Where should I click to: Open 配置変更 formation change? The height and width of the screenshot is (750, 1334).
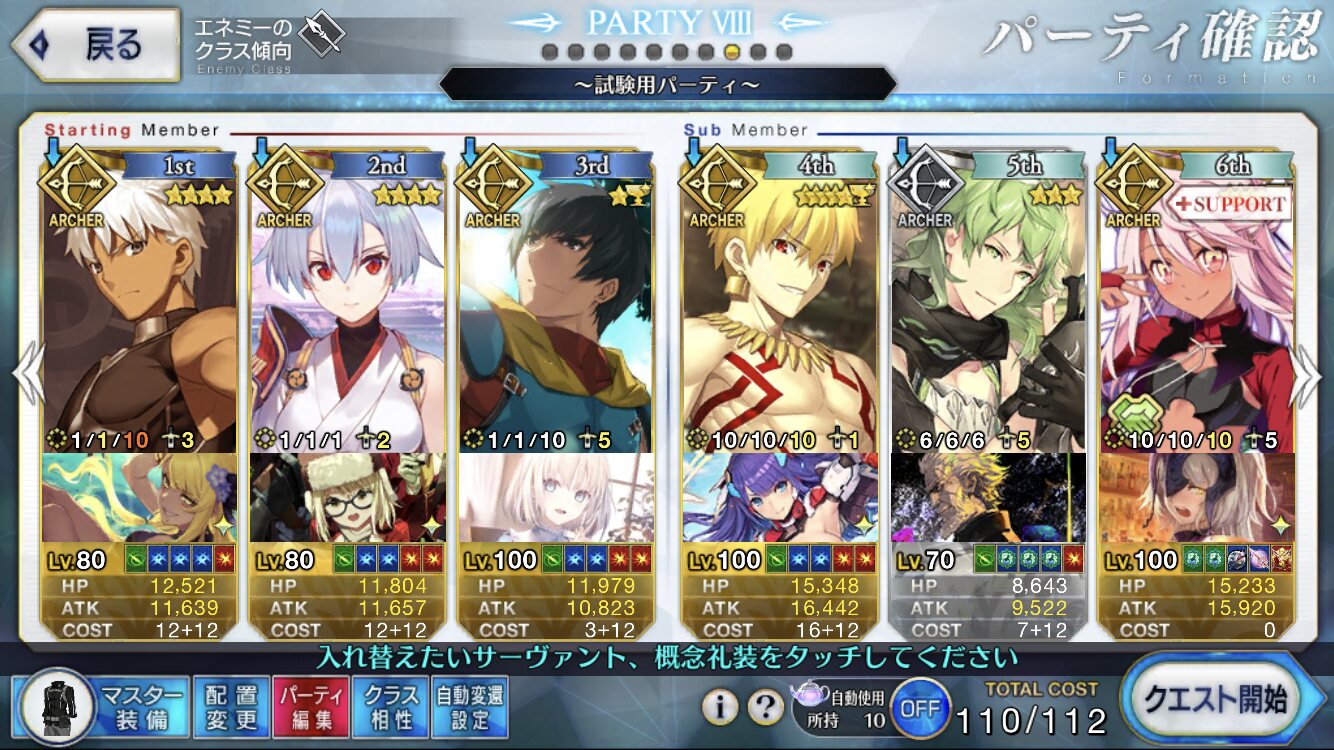[x=231, y=706]
